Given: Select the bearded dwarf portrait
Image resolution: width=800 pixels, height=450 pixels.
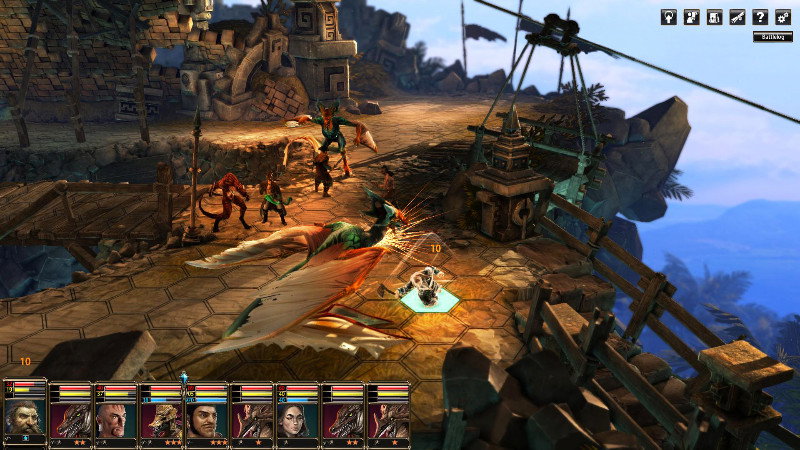Looking at the screenshot, I should (24, 416).
